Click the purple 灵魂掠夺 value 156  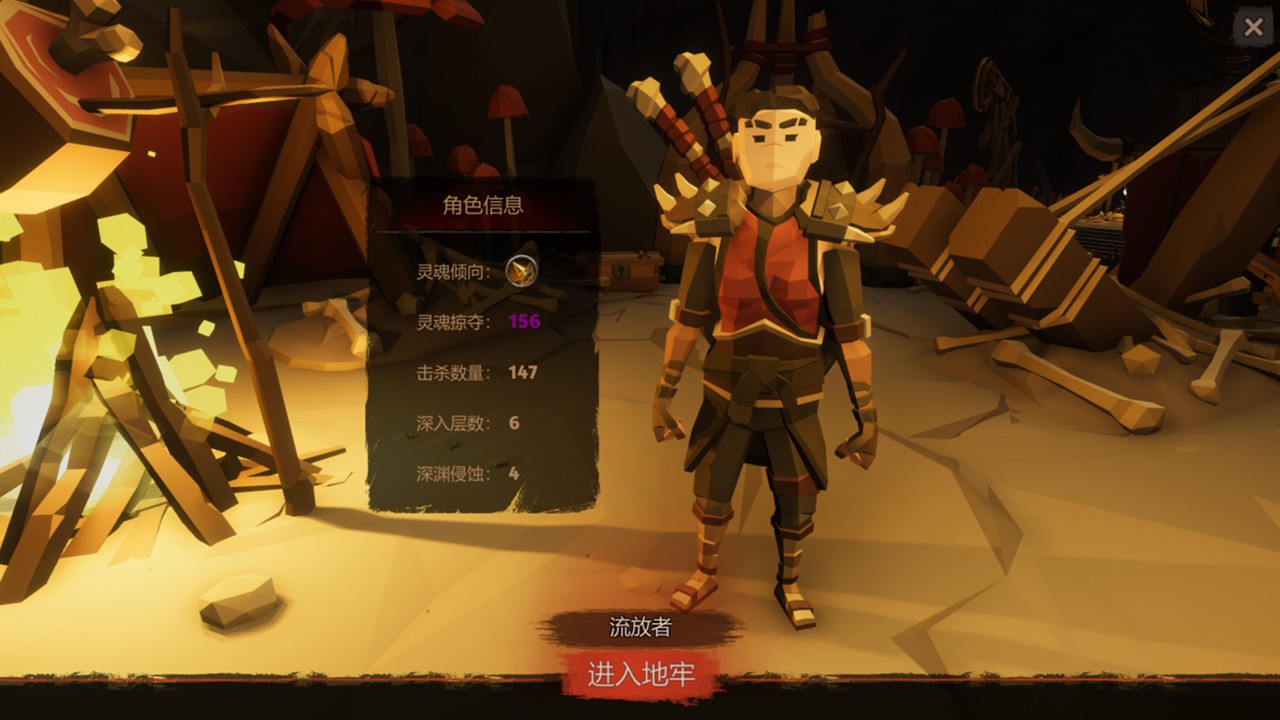[524, 324]
